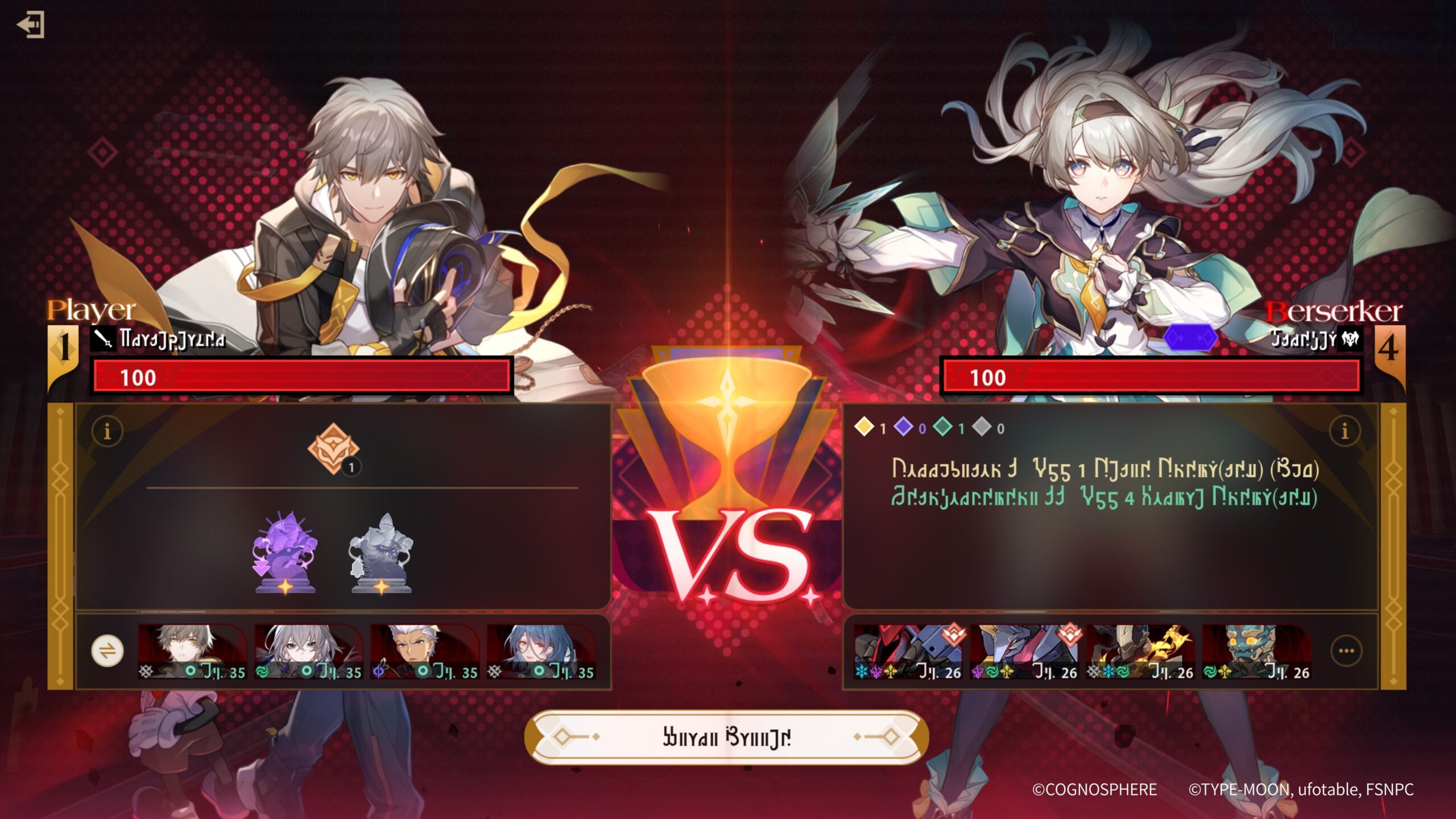Inspect the teal masked beast enemy

tap(1256, 652)
